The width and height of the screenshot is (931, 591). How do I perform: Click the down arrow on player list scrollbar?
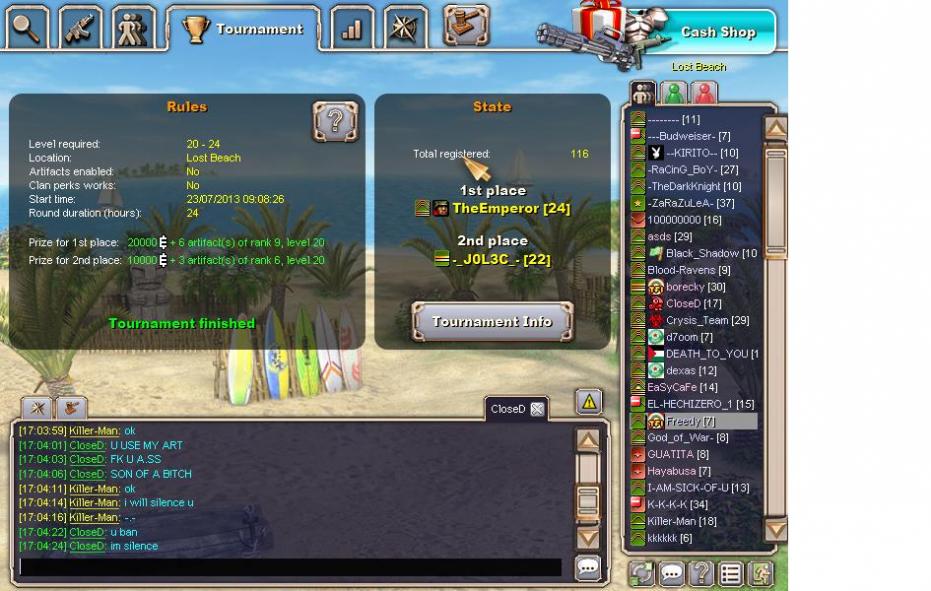coord(775,530)
